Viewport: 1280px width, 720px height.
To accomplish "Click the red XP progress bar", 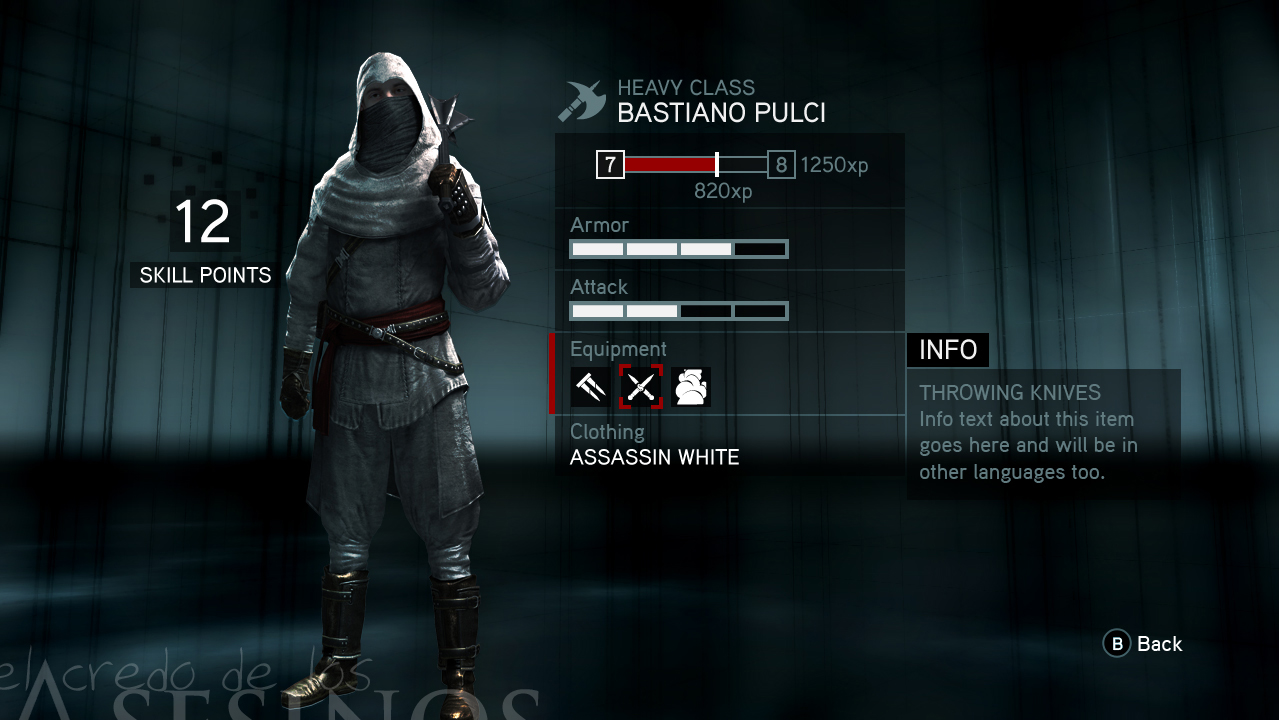I will pyautogui.click(x=665, y=163).
